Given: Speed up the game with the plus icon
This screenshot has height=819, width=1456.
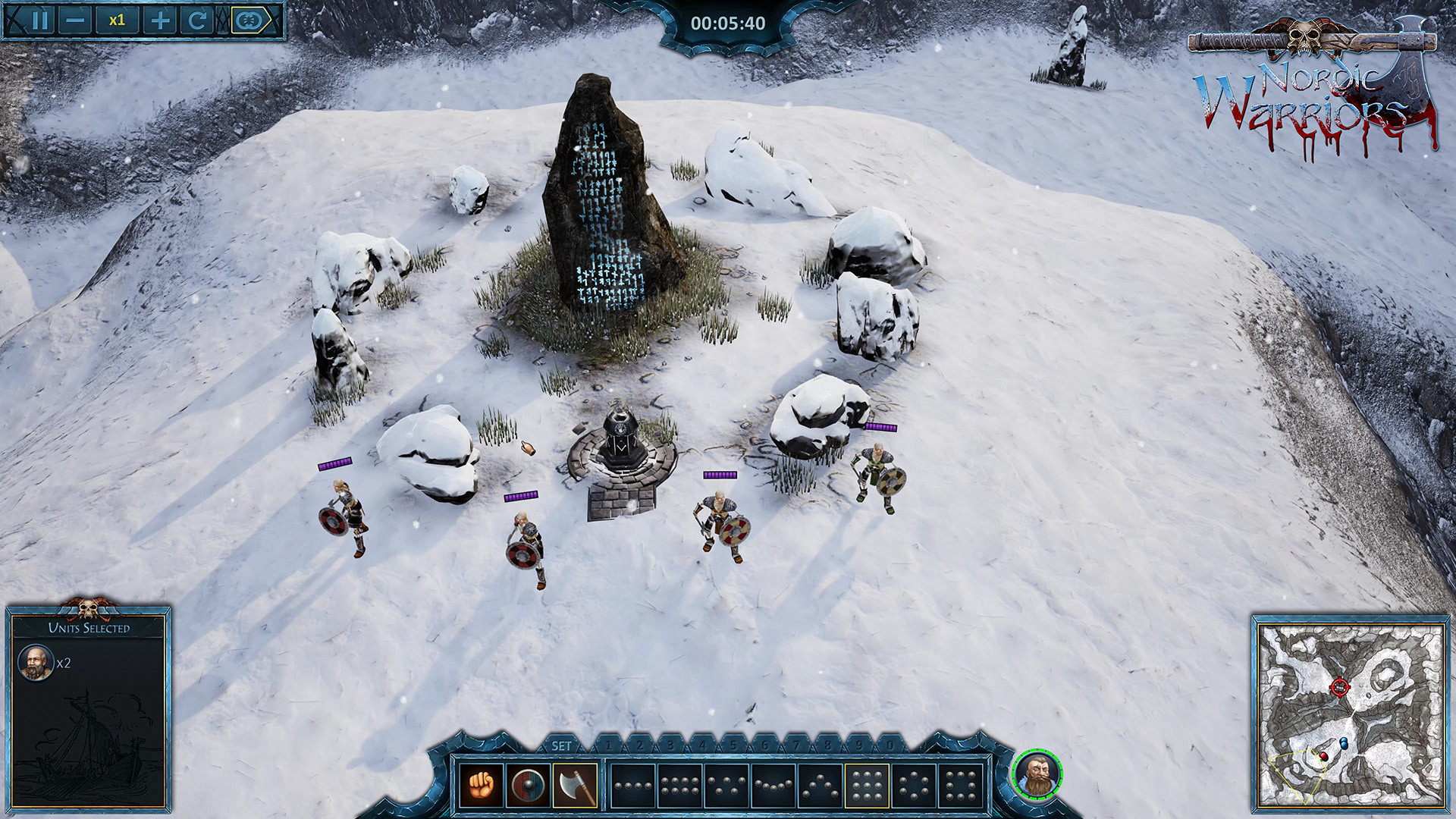Looking at the screenshot, I should (x=160, y=19).
